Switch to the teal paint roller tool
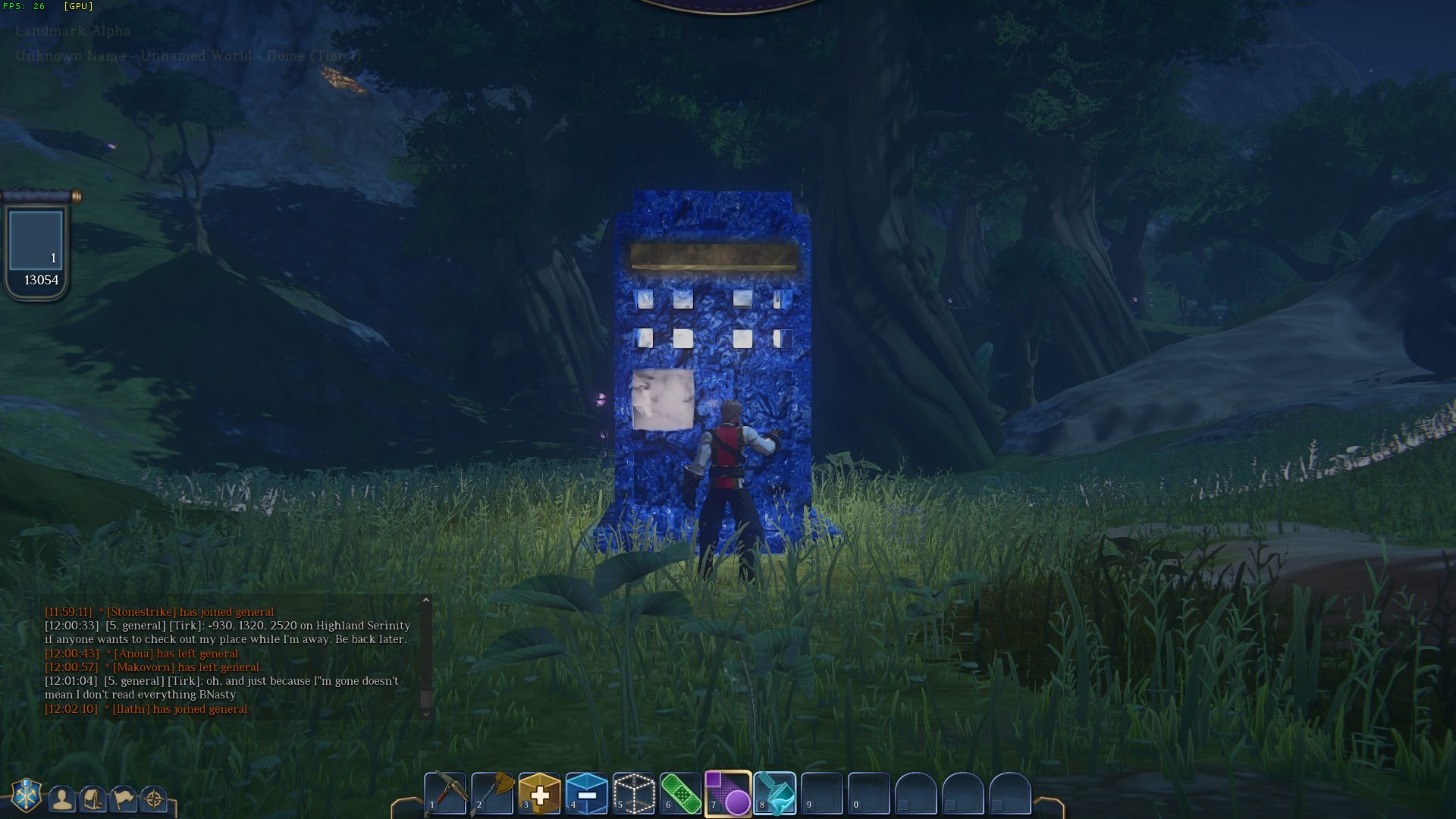This screenshot has height=819, width=1456. point(775,793)
